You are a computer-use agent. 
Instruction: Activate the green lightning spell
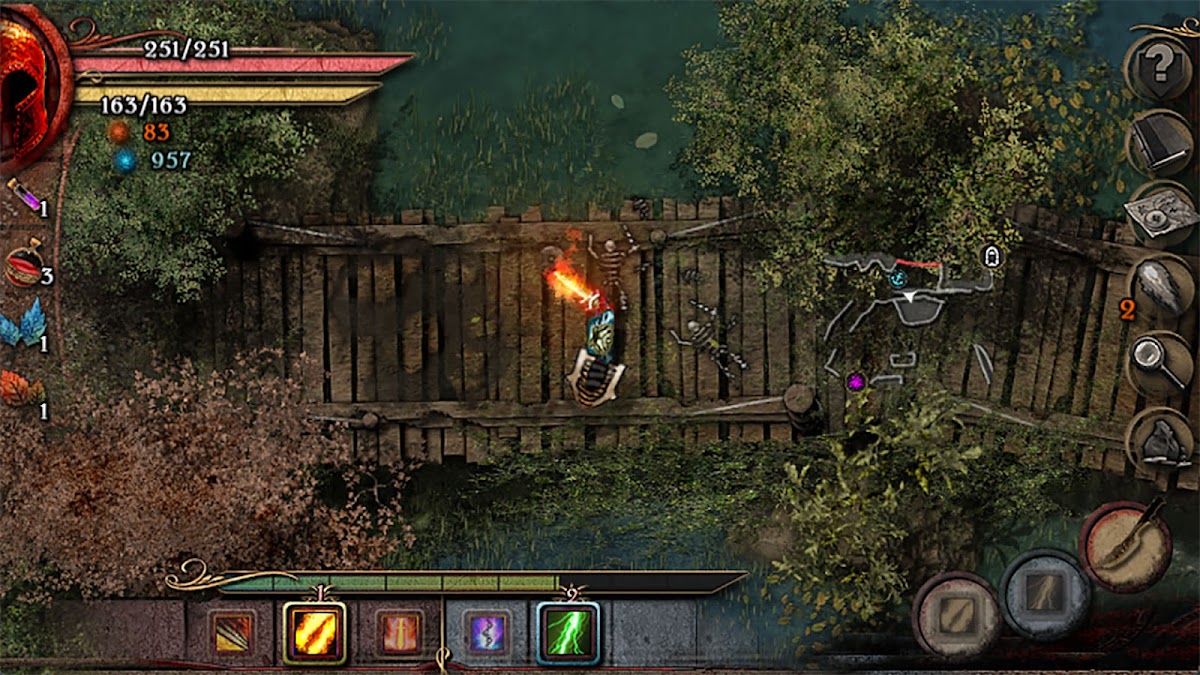click(x=568, y=632)
